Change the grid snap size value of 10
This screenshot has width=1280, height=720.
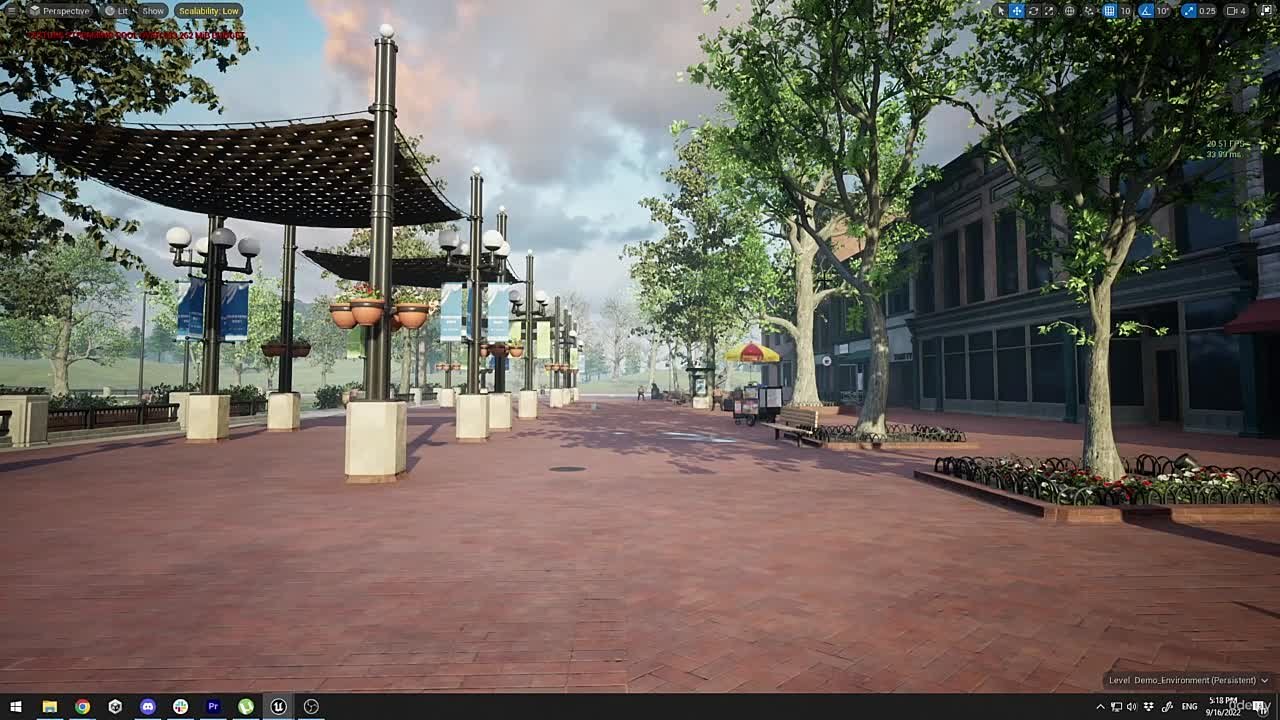(1124, 10)
